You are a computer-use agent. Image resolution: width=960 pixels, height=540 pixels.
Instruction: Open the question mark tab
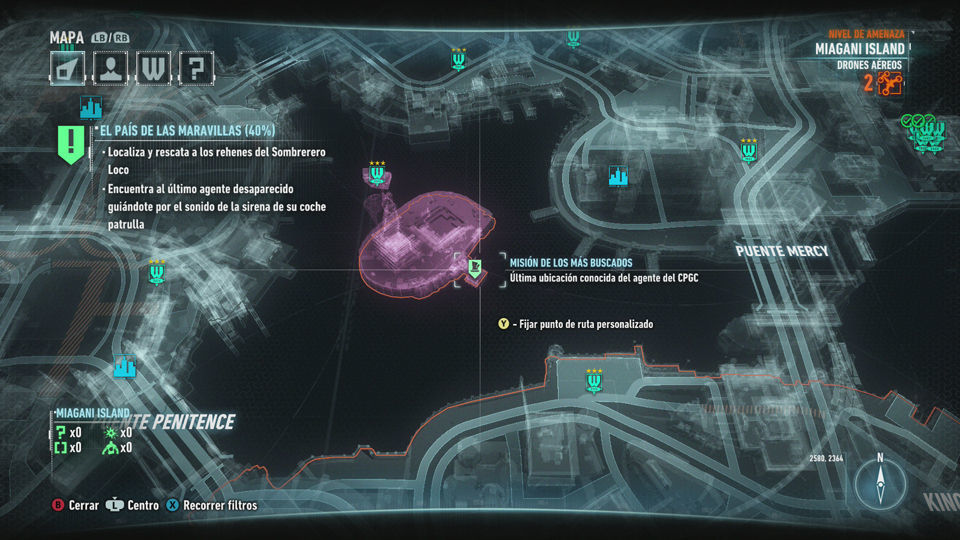pyautogui.click(x=198, y=68)
